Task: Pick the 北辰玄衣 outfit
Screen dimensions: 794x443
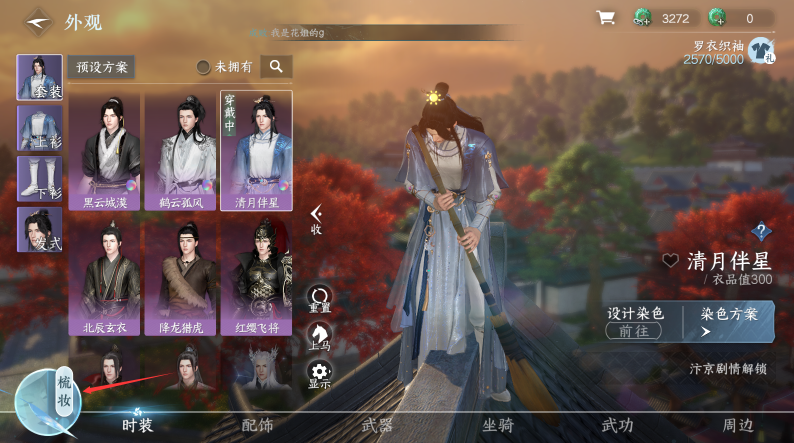Action: [x=105, y=278]
